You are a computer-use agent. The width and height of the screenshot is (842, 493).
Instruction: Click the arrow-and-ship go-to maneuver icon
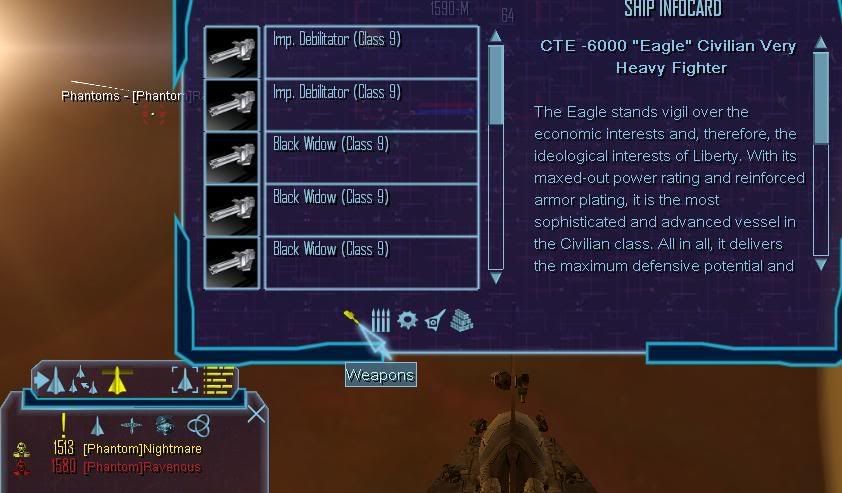(50, 381)
